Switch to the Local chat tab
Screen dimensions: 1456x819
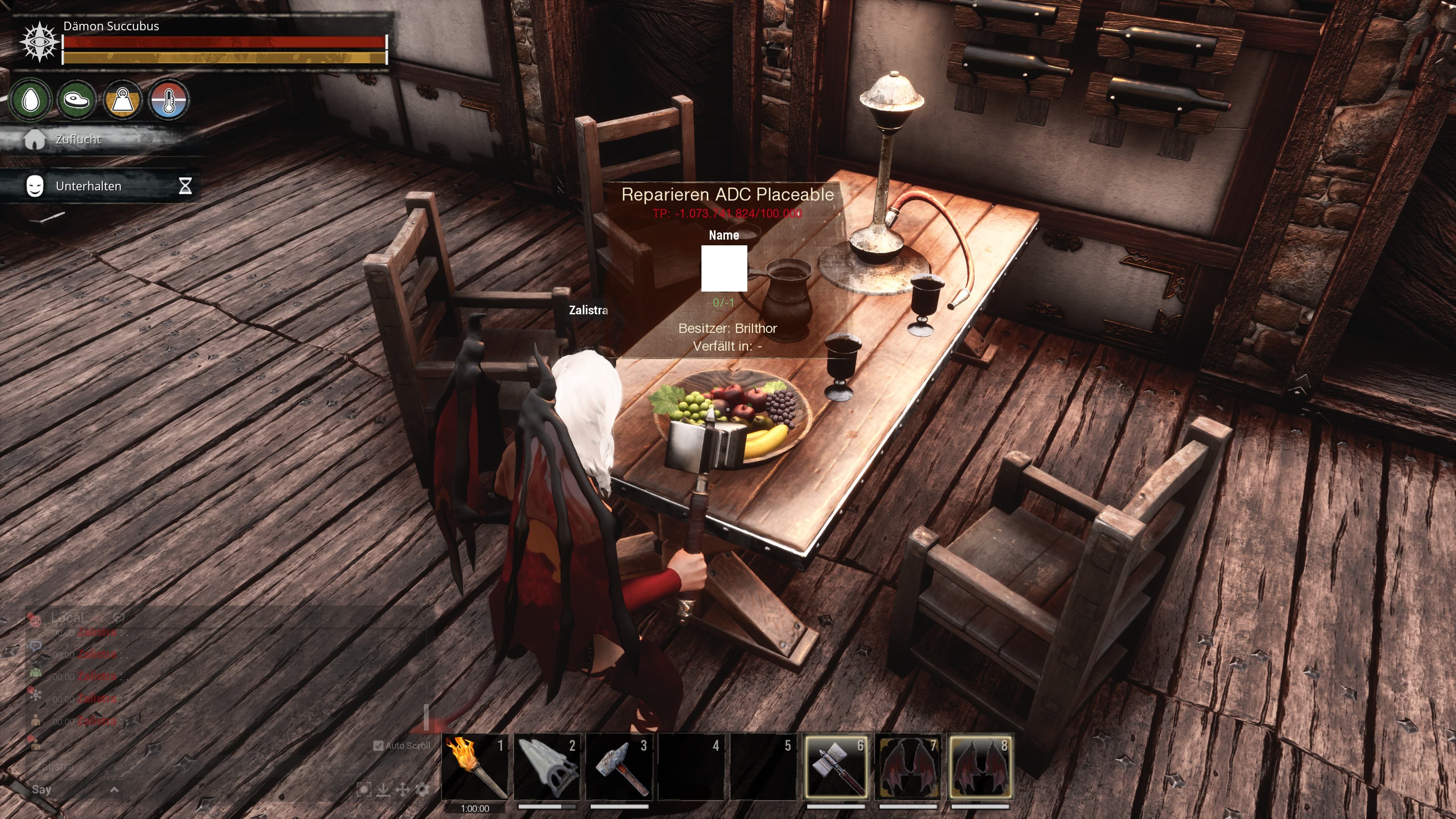pos(67,618)
